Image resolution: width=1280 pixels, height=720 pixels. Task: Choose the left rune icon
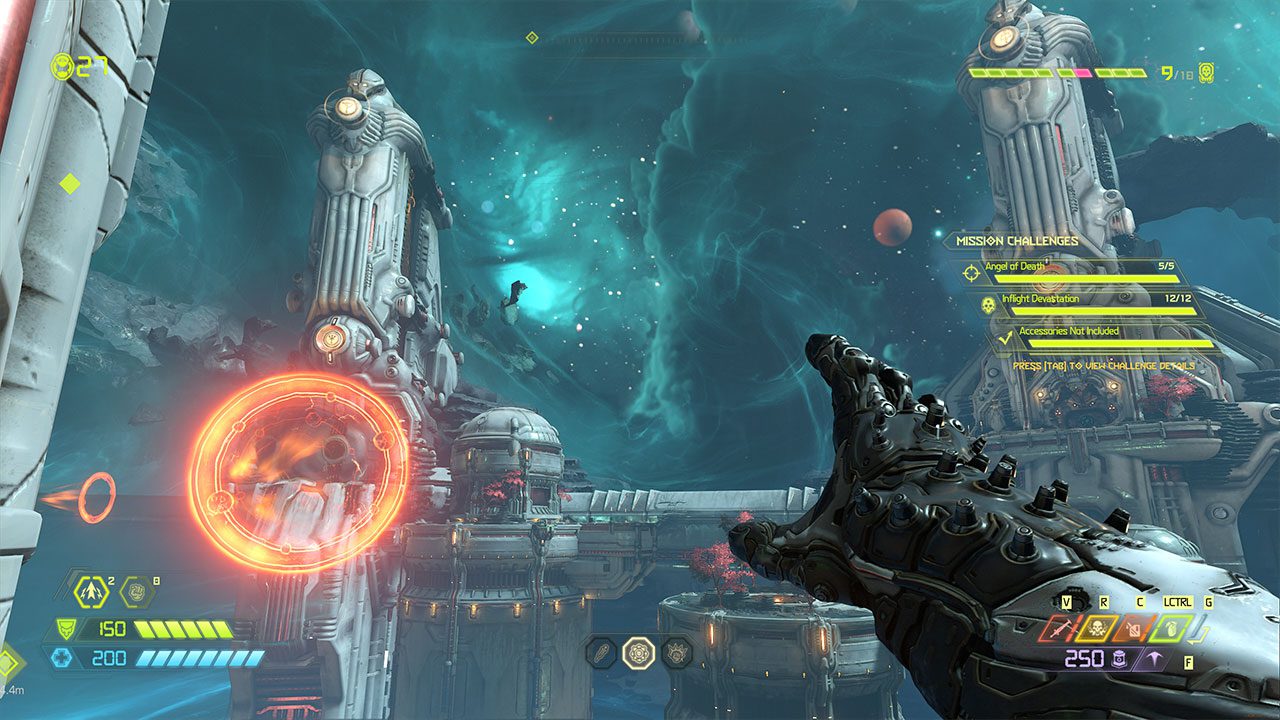(x=601, y=653)
